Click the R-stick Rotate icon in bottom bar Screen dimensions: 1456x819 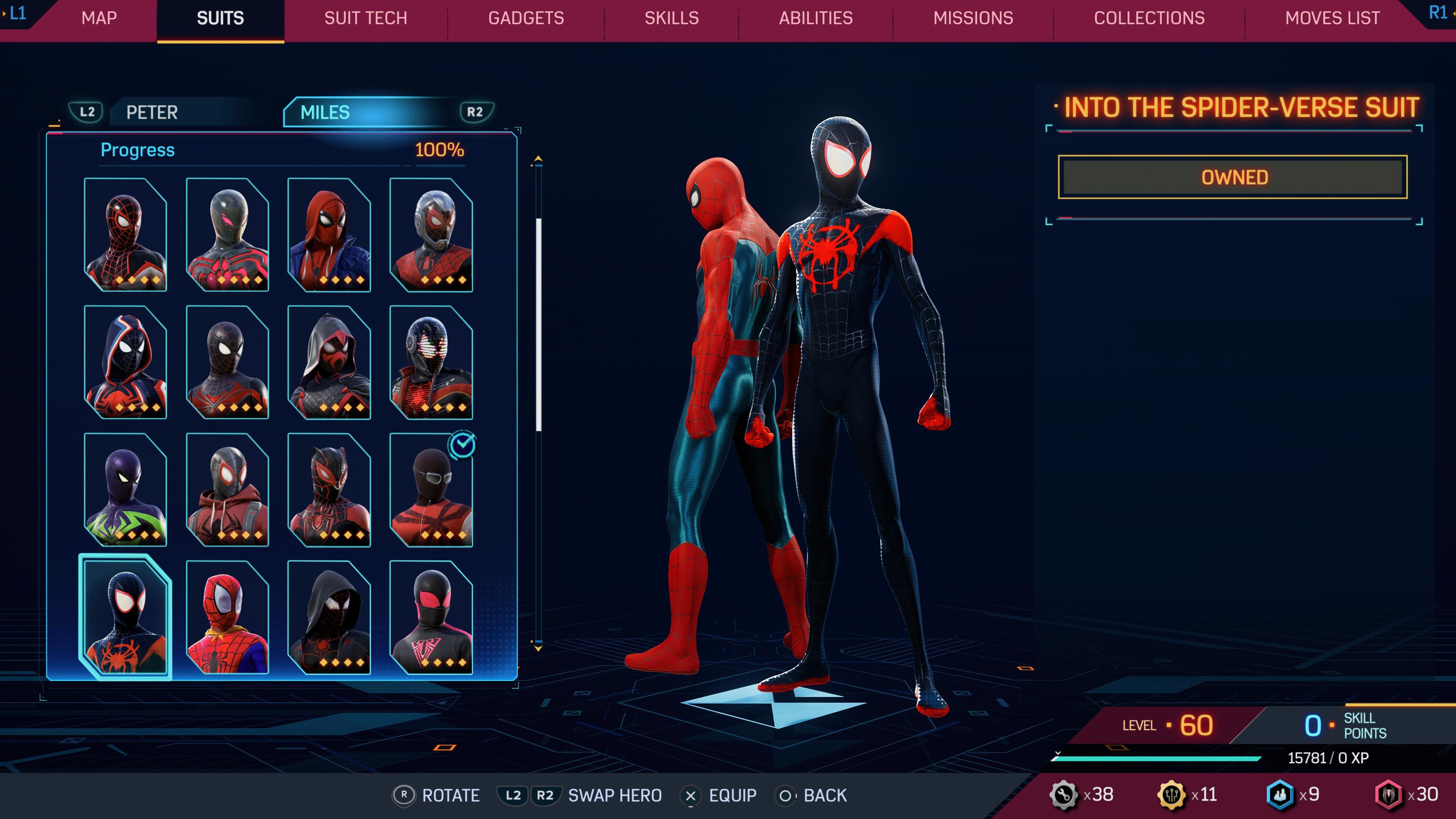pyautogui.click(x=404, y=795)
